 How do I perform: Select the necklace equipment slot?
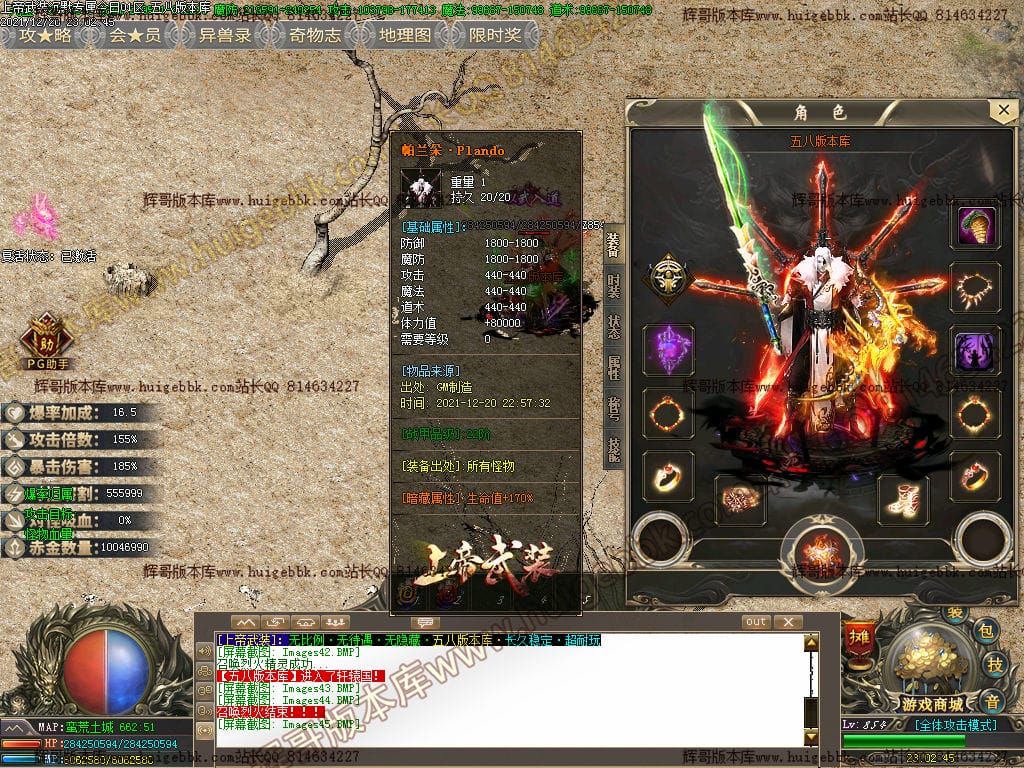[x=974, y=288]
